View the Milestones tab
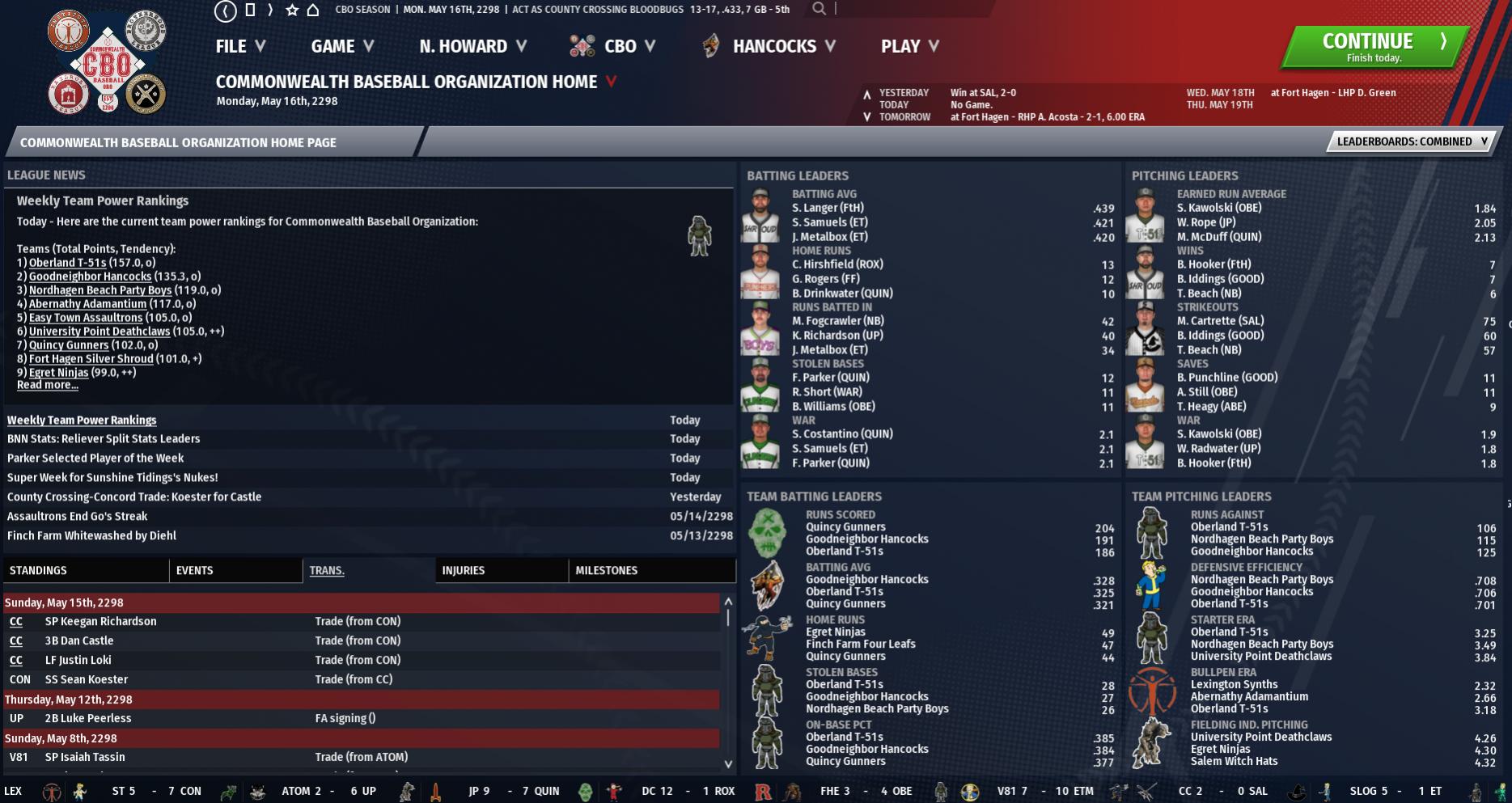The height and width of the screenshot is (803, 1512). (x=607, y=570)
